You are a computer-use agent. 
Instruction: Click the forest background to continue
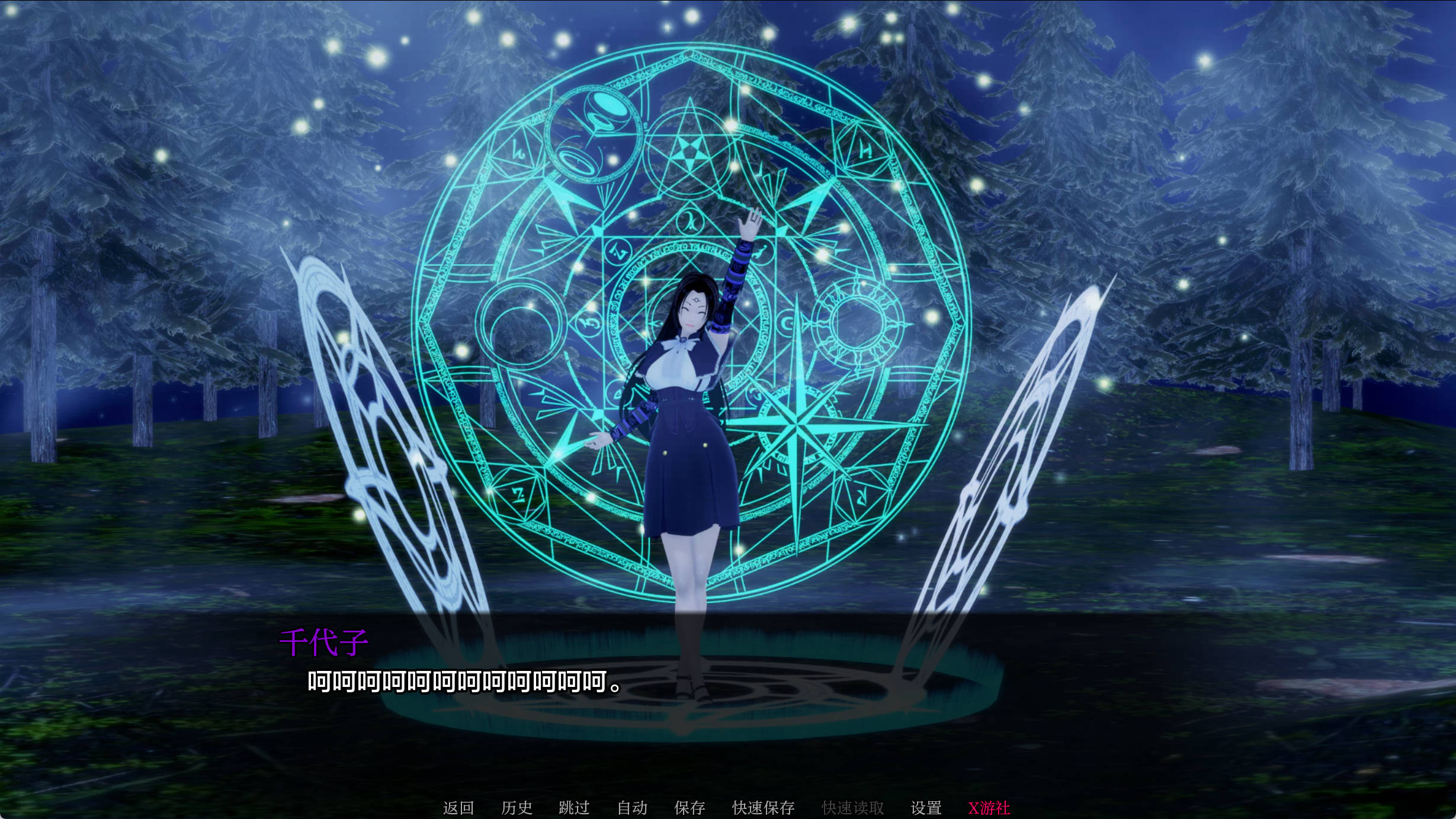click(1303, 237)
